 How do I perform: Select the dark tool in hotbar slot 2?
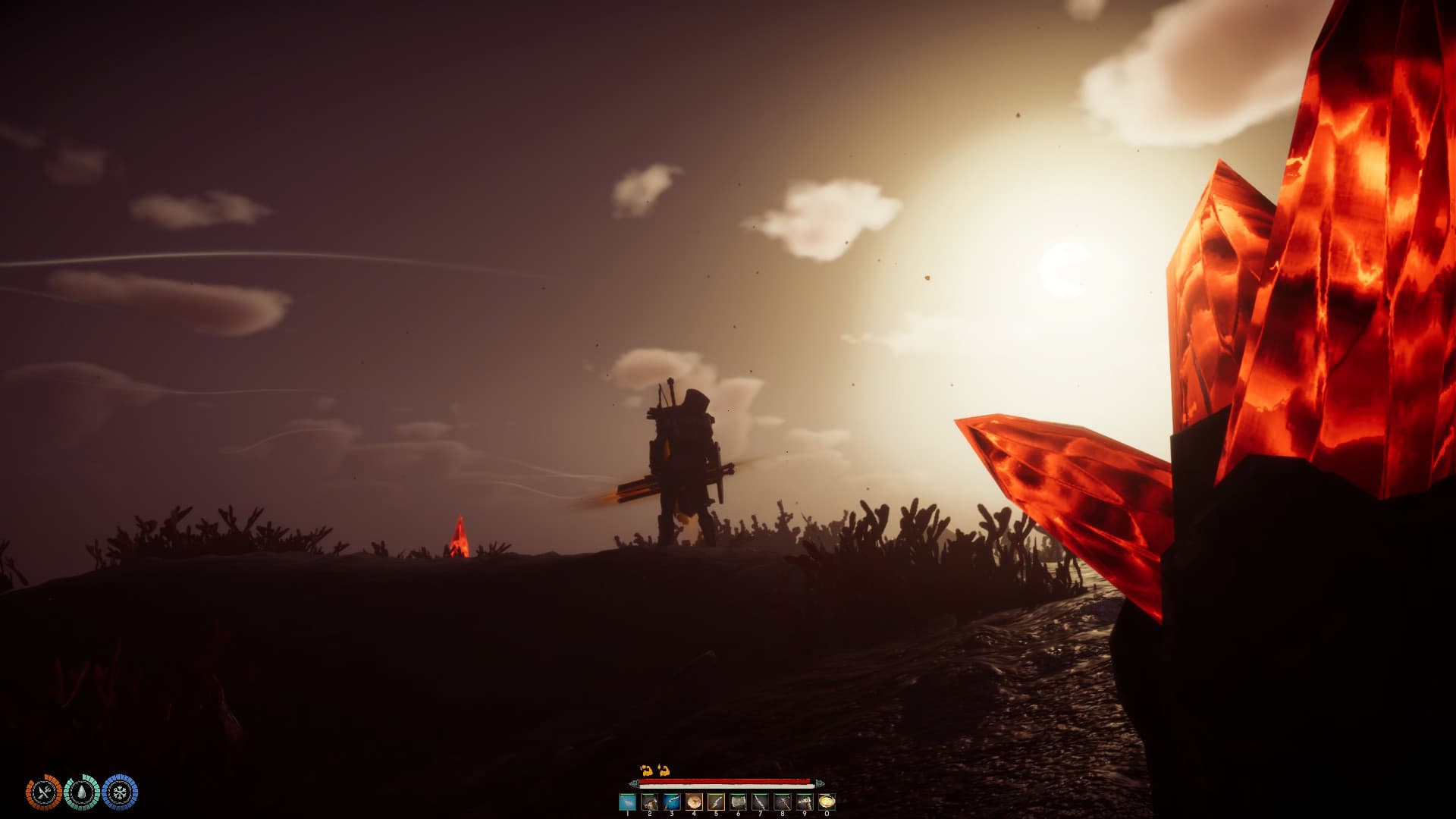tap(649, 802)
